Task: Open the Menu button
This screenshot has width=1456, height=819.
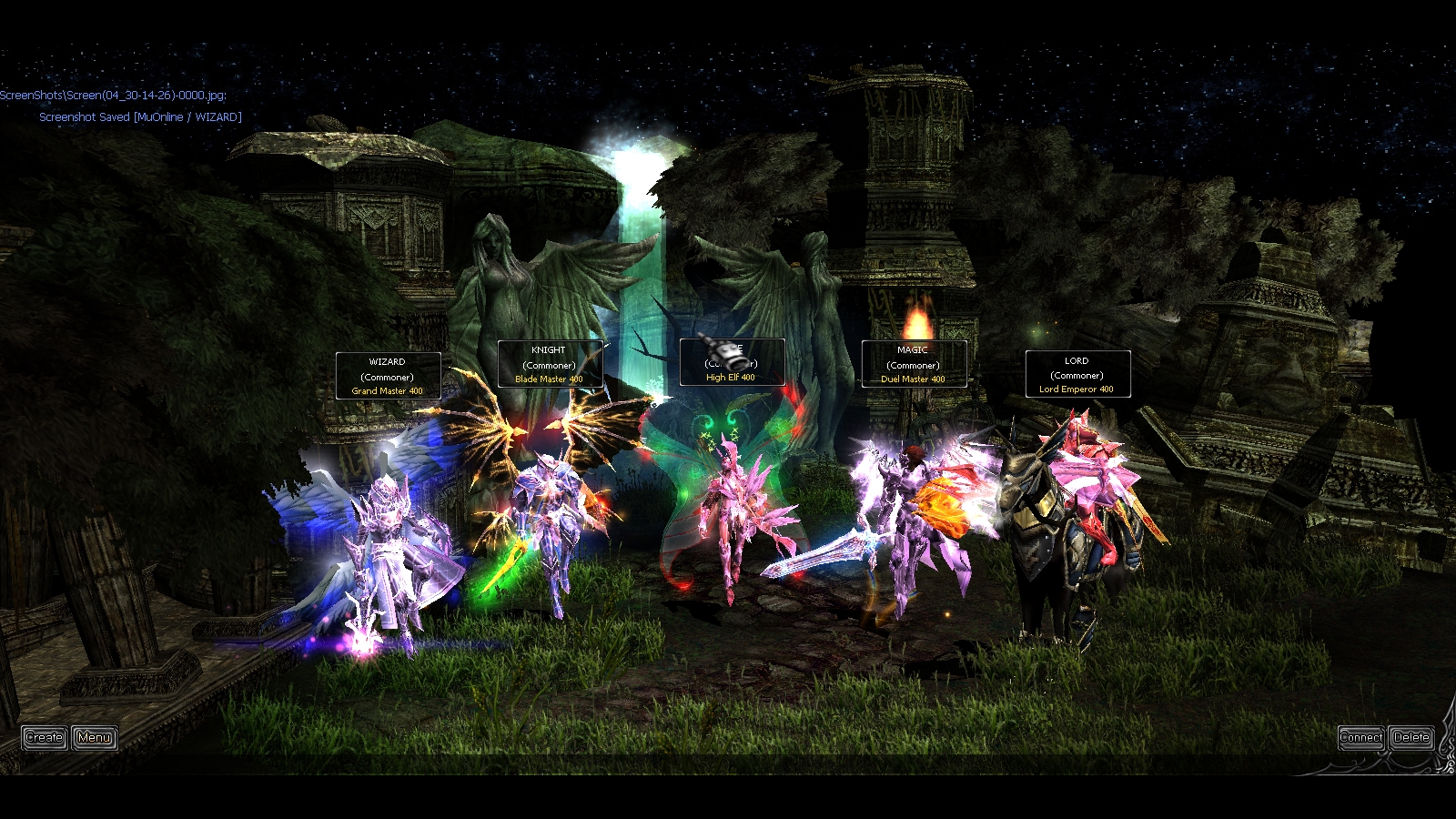Action: point(95,737)
